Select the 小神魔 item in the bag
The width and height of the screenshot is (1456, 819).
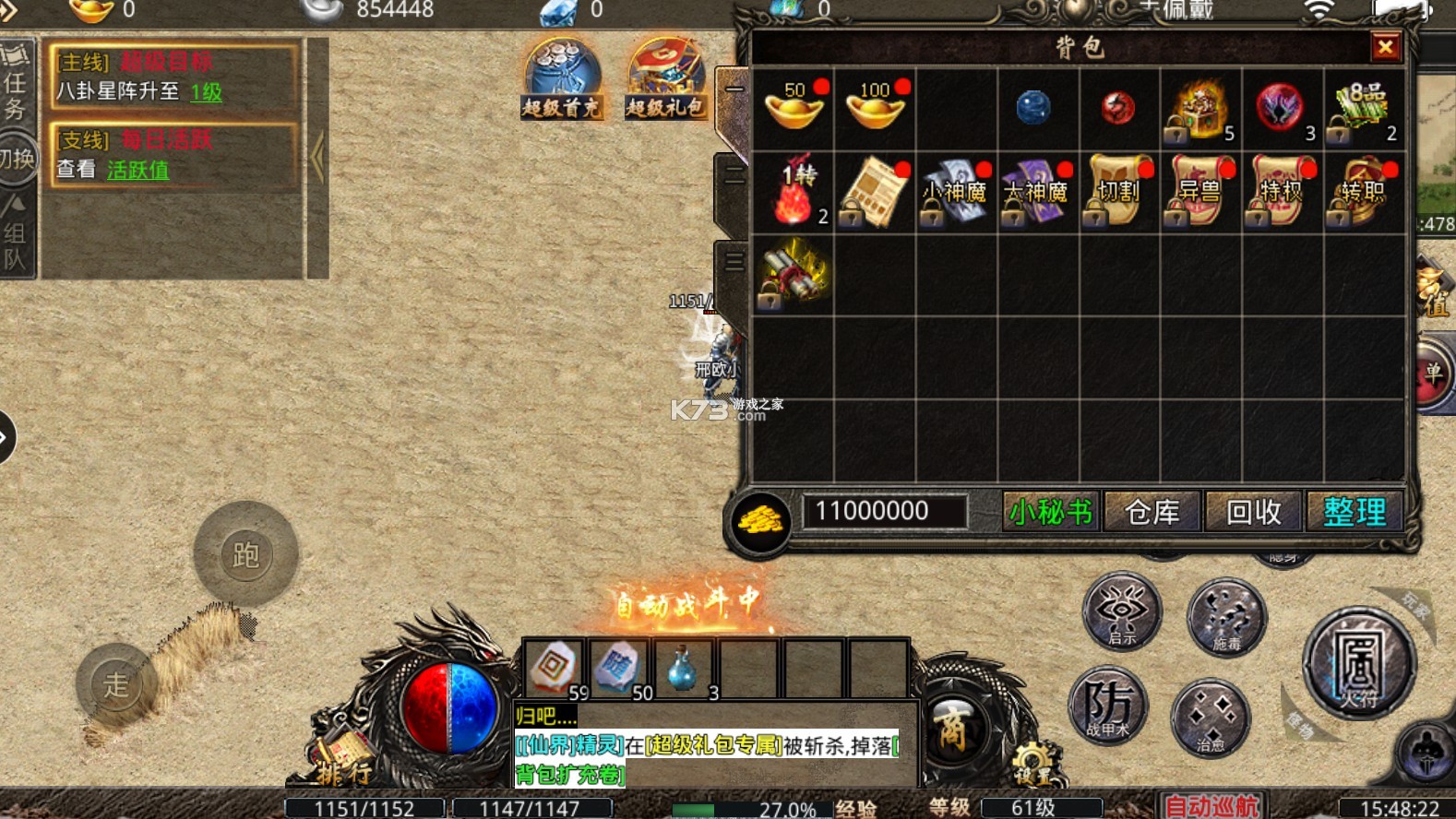click(x=955, y=192)
